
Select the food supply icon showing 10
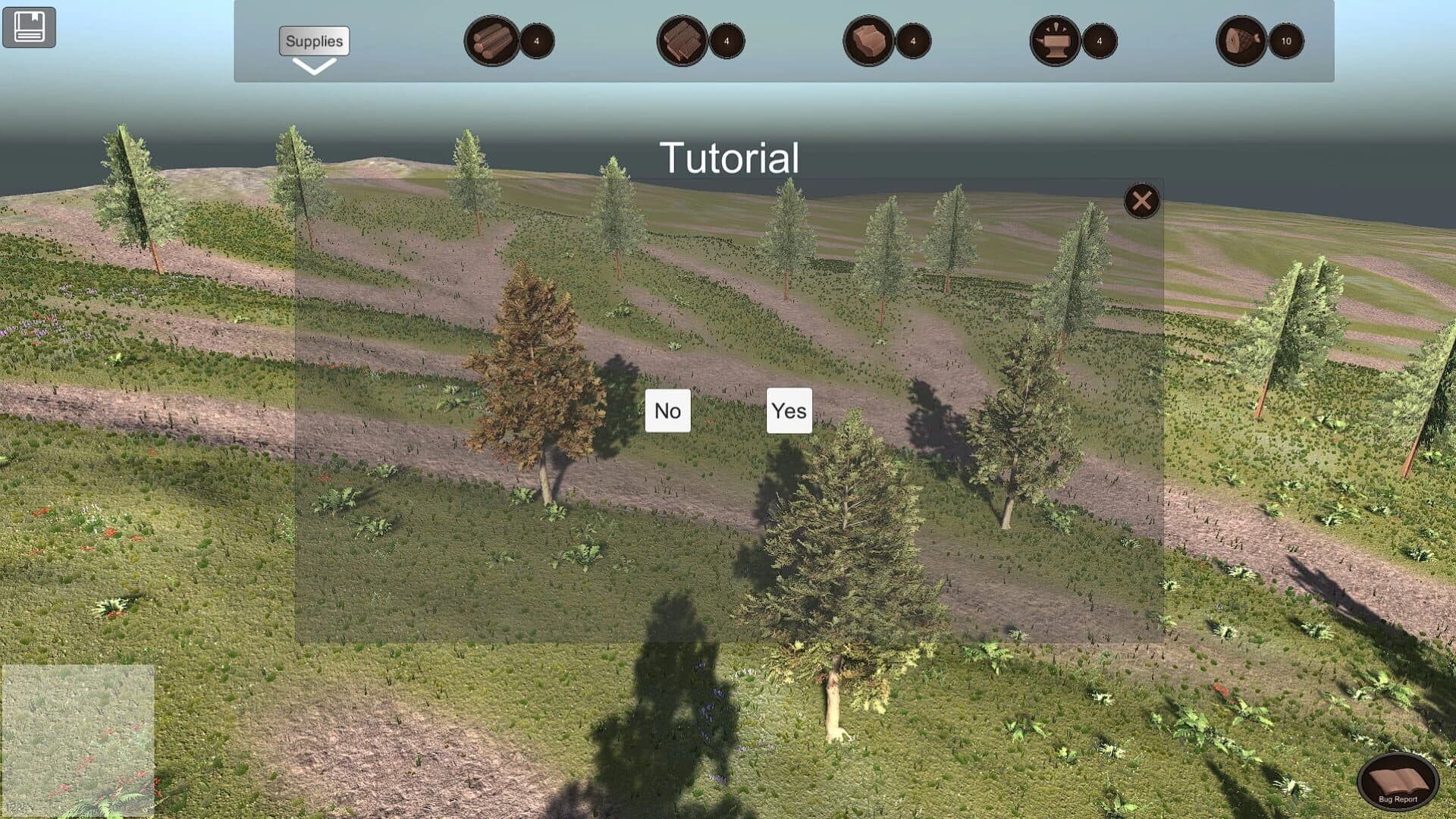coord(1244,42)
